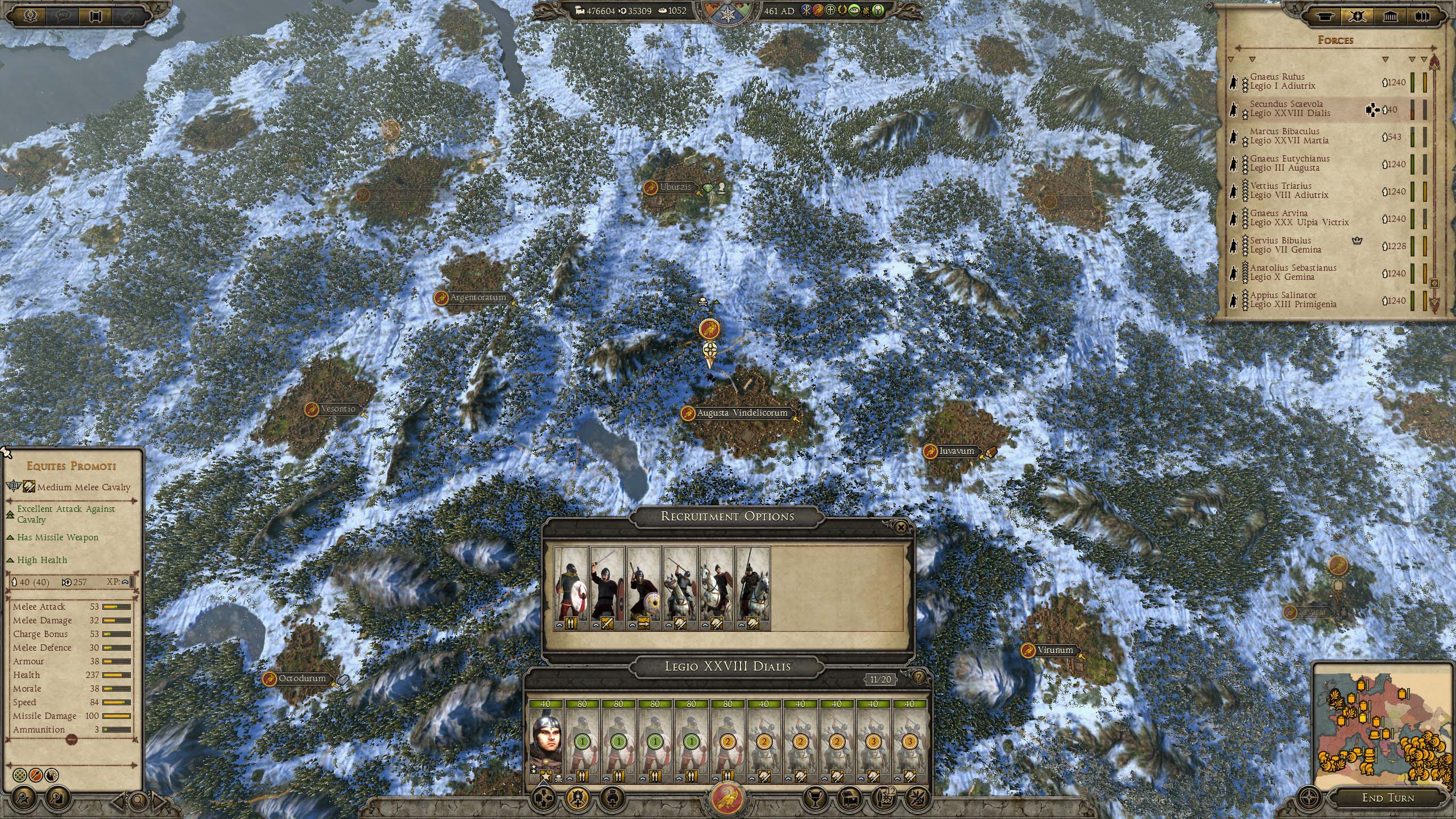Select Augusta Vindelicorum settlement label

tap(742, 413)
